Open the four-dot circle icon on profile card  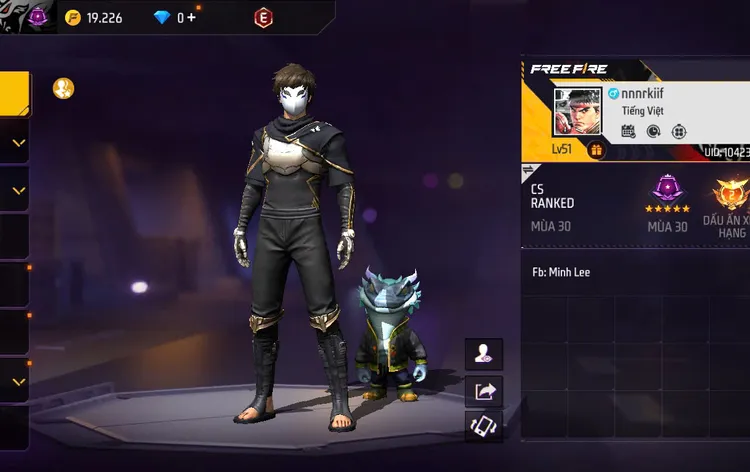679,131
